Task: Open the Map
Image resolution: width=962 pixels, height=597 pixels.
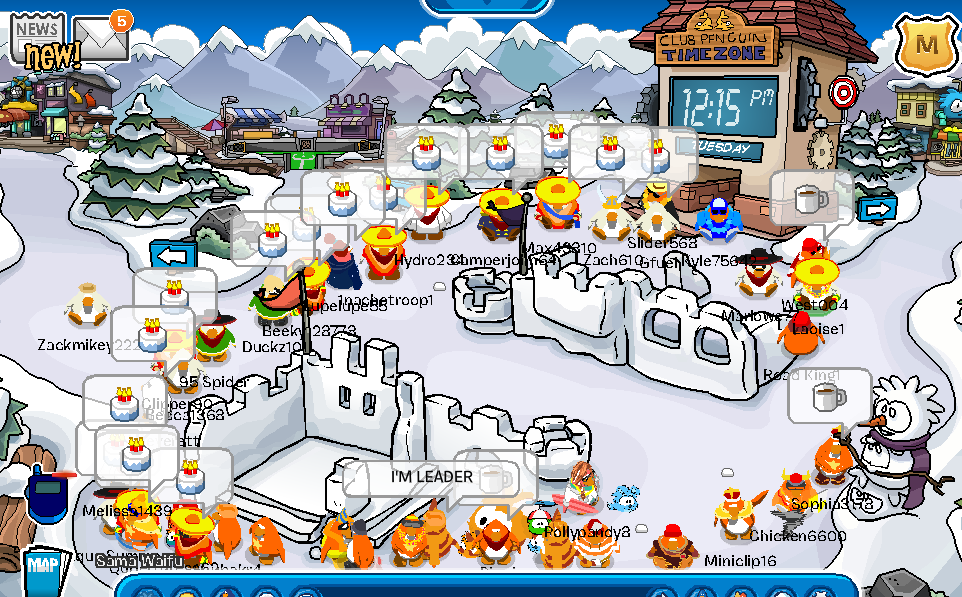Action: [x=41, y=567]
